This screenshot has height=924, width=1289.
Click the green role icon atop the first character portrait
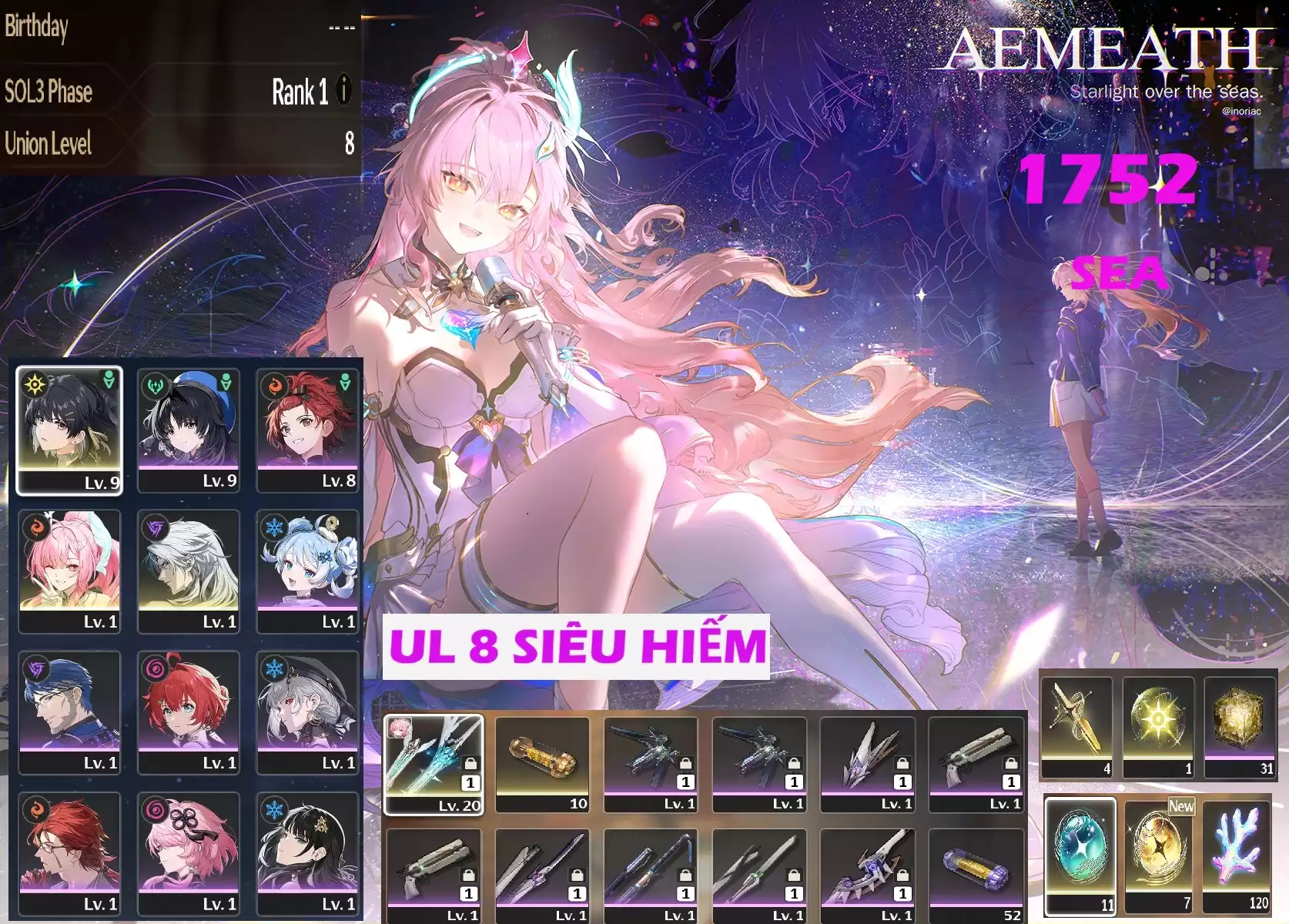click(110, 381)
